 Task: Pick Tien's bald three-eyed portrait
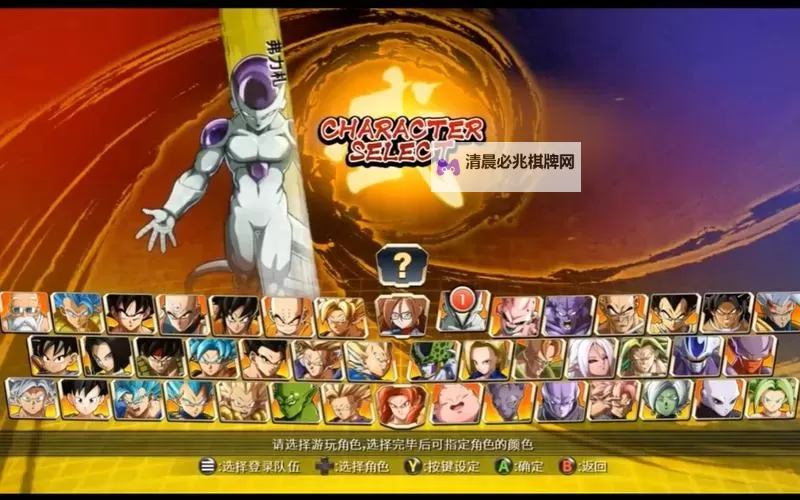(183, 314)
